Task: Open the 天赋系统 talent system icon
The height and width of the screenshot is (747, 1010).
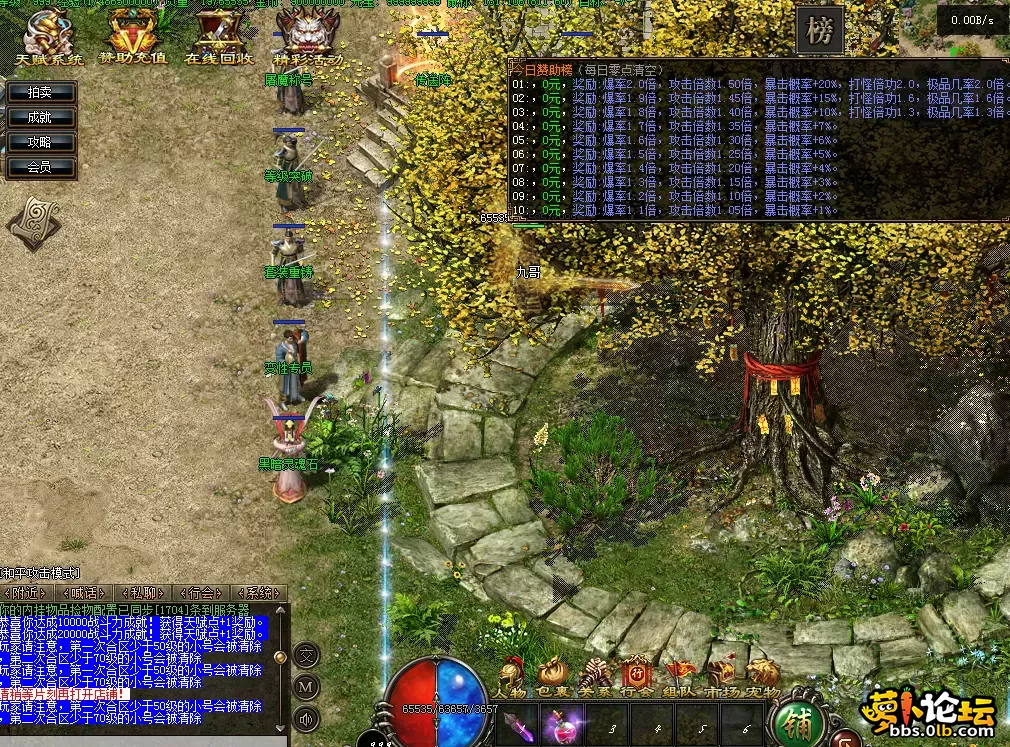Action: point(49,38)
